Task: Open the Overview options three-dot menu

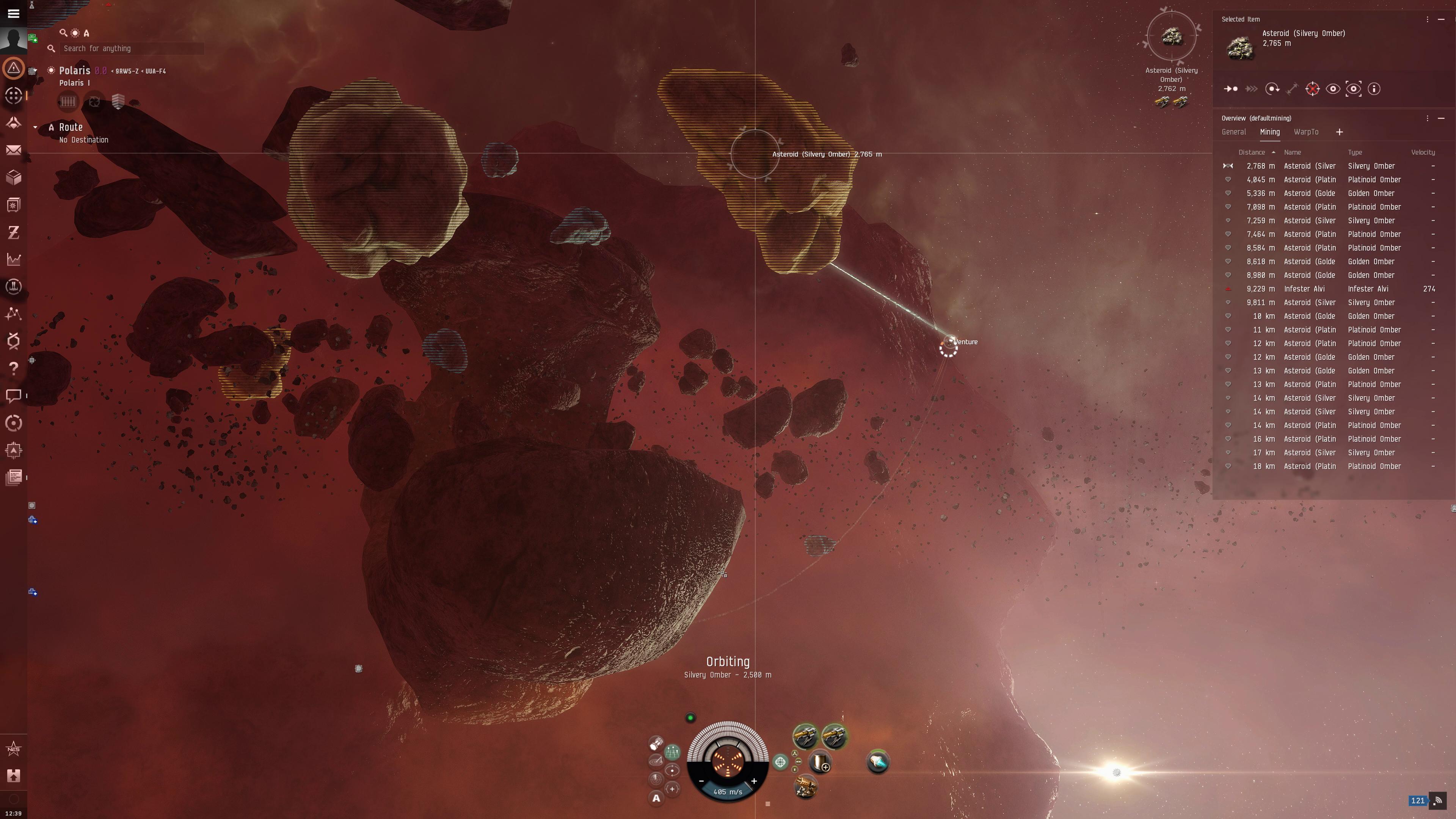Action: click(x=1428, y=118)
